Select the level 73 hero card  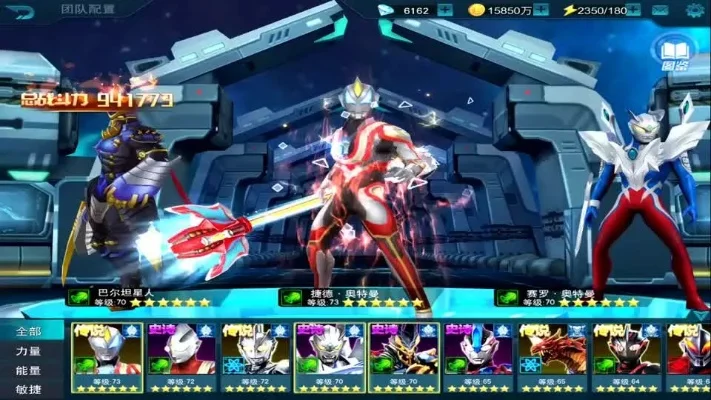[x=107, y=357]
